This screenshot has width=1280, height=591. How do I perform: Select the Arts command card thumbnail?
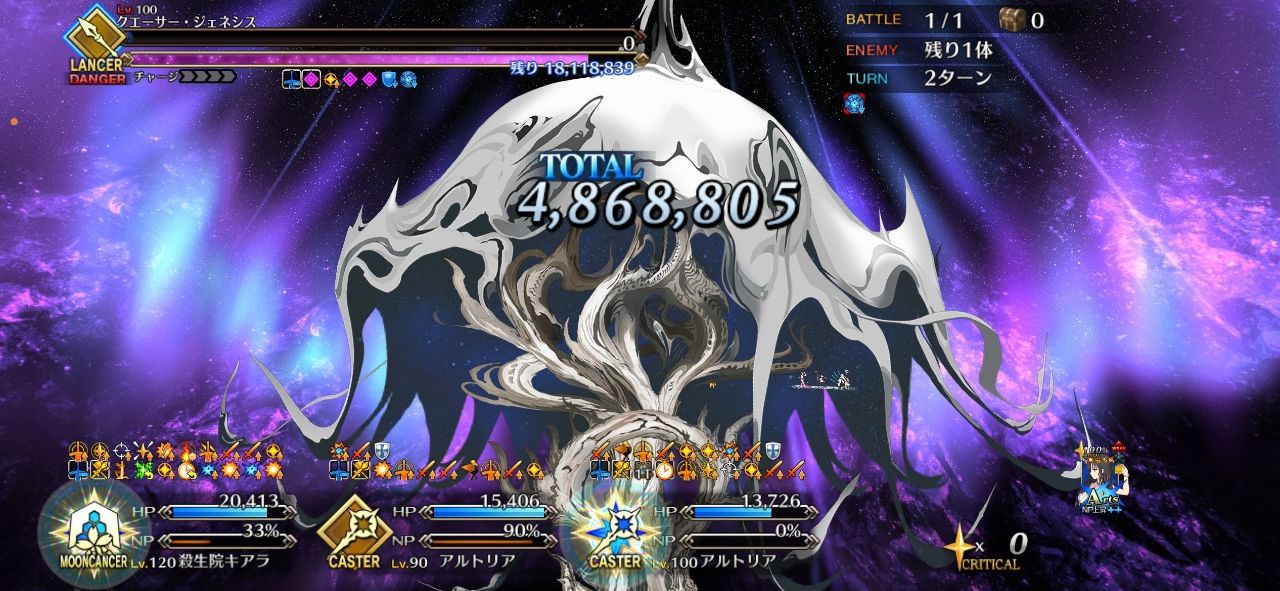pos(1100,473)
